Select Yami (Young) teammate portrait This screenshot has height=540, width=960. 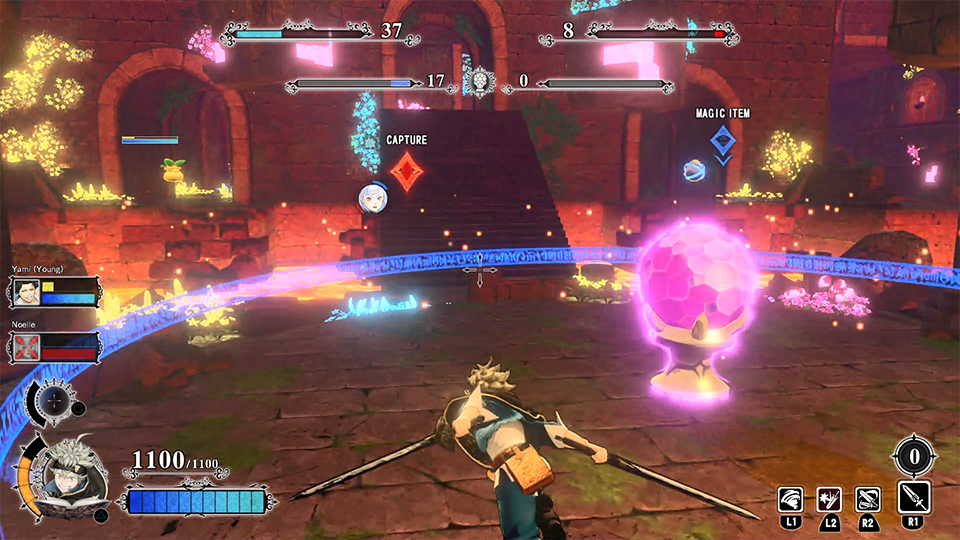[24, 292]
